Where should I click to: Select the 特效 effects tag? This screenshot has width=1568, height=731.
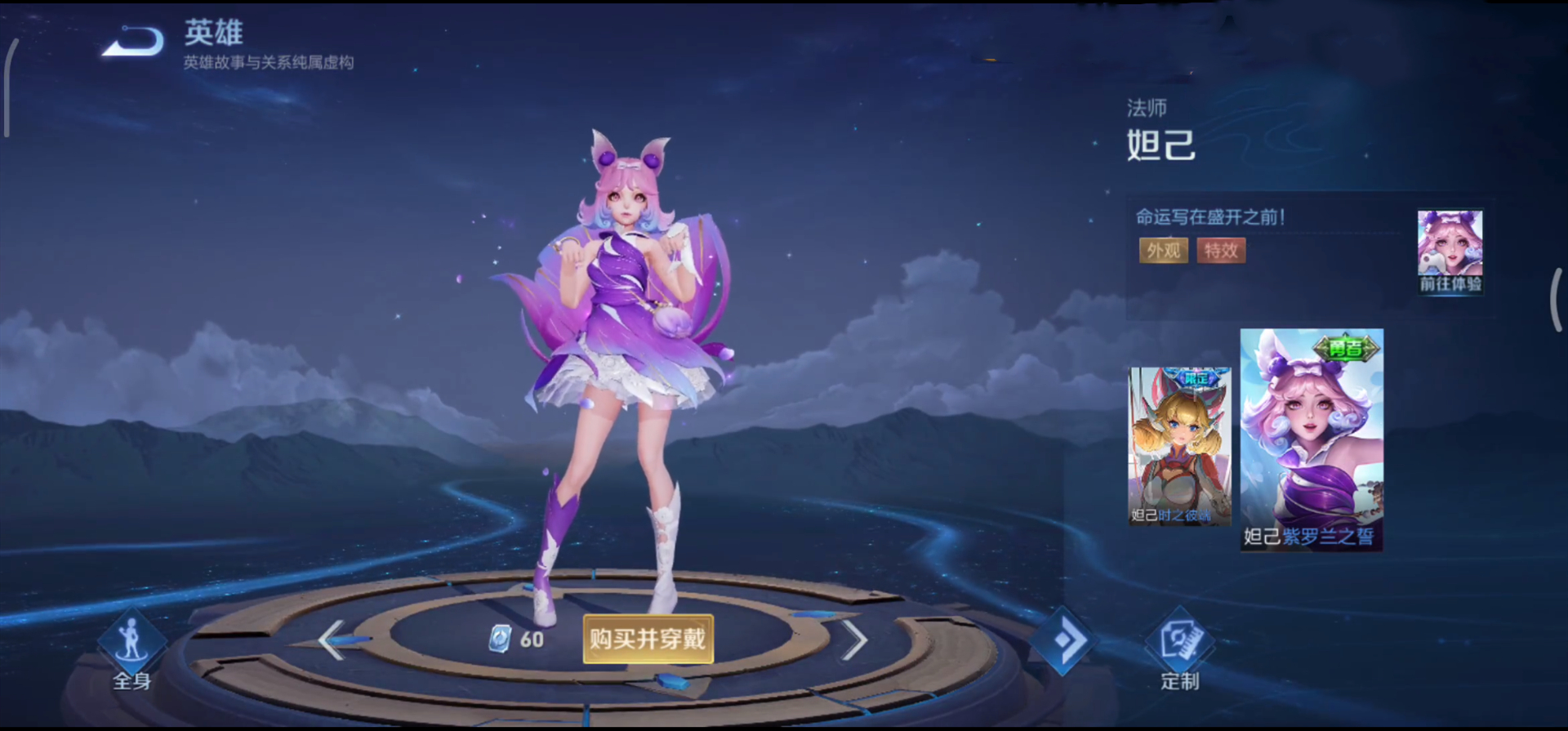point(1221,251)
